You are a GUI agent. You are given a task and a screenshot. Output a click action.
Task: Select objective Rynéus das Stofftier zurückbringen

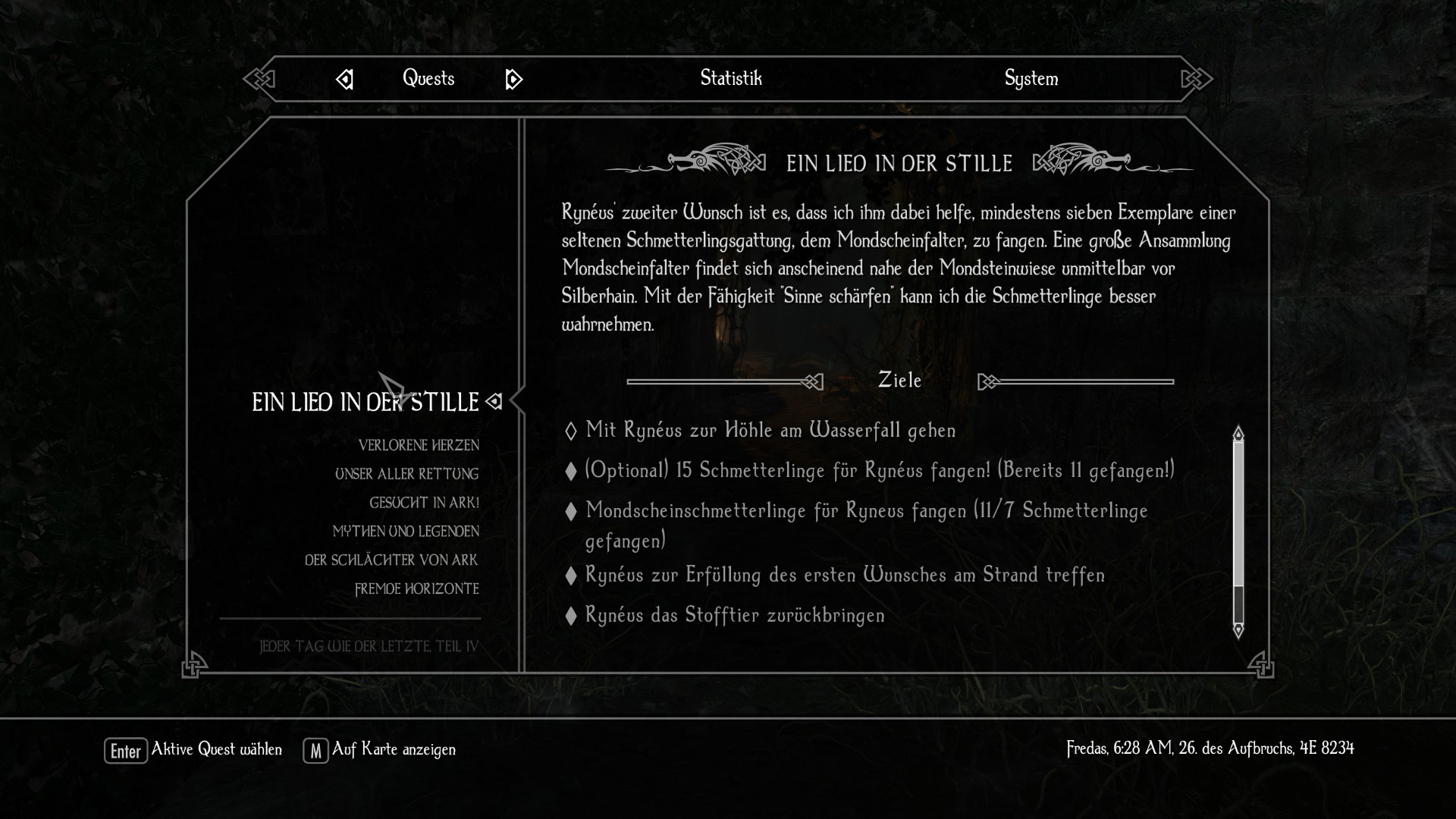pos(735,615)
